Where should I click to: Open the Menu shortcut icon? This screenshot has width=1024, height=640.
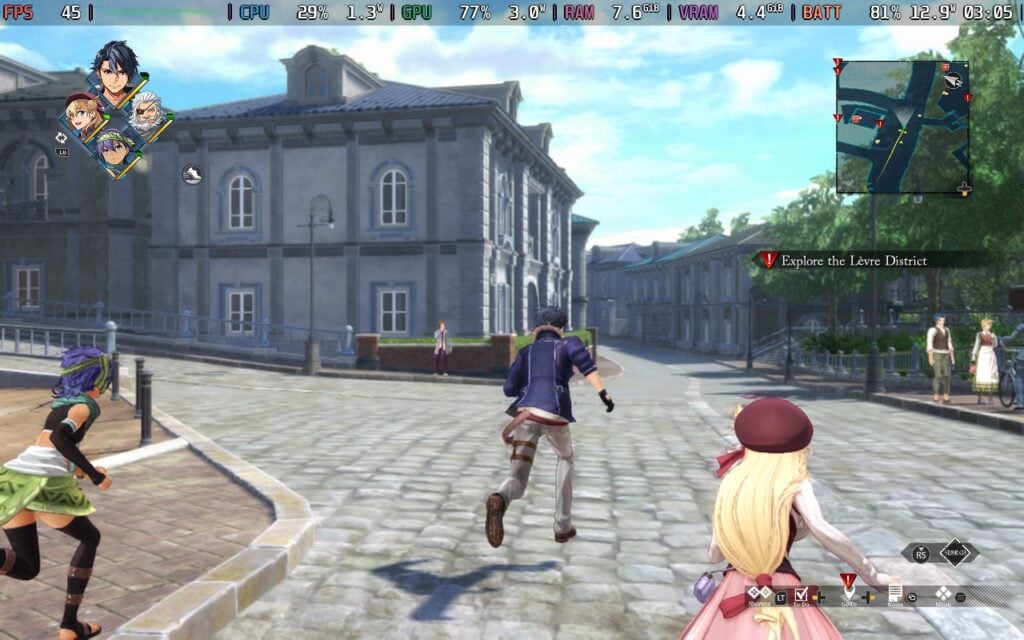942,593
